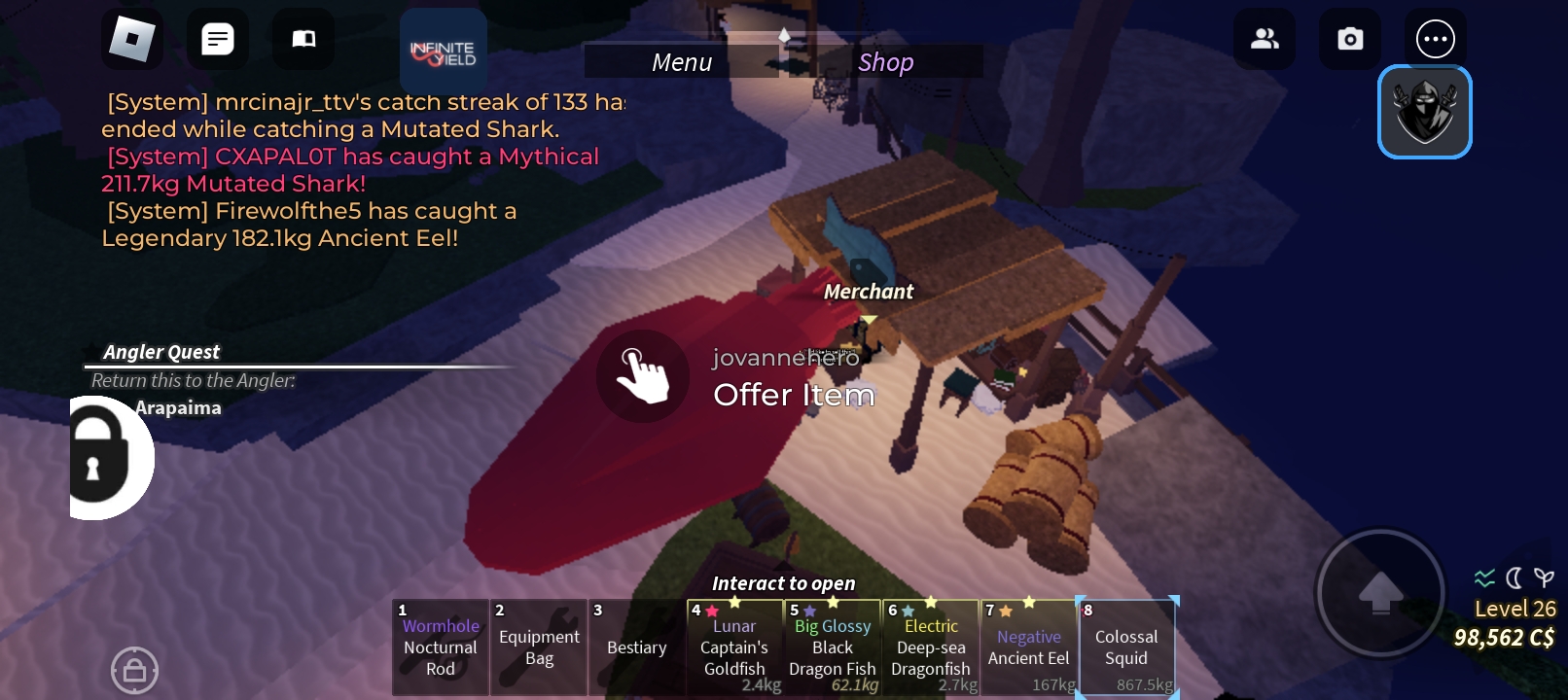The image size is (1568, 700).
Task: Take a screenshot with the camera icon
Action: [1350, 39]
